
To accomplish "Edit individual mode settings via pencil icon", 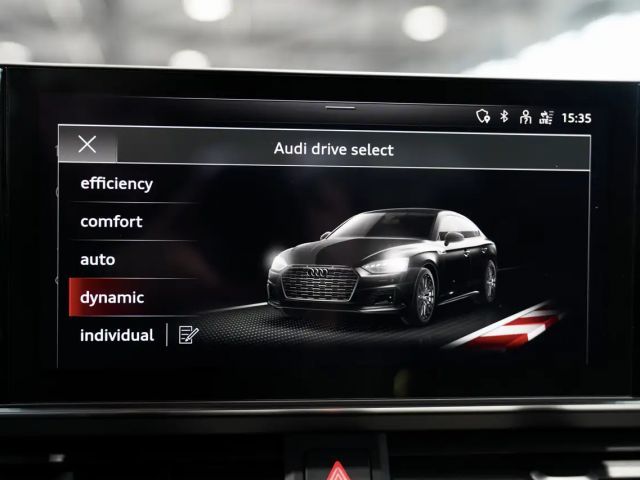I will [x=188, y=335].
